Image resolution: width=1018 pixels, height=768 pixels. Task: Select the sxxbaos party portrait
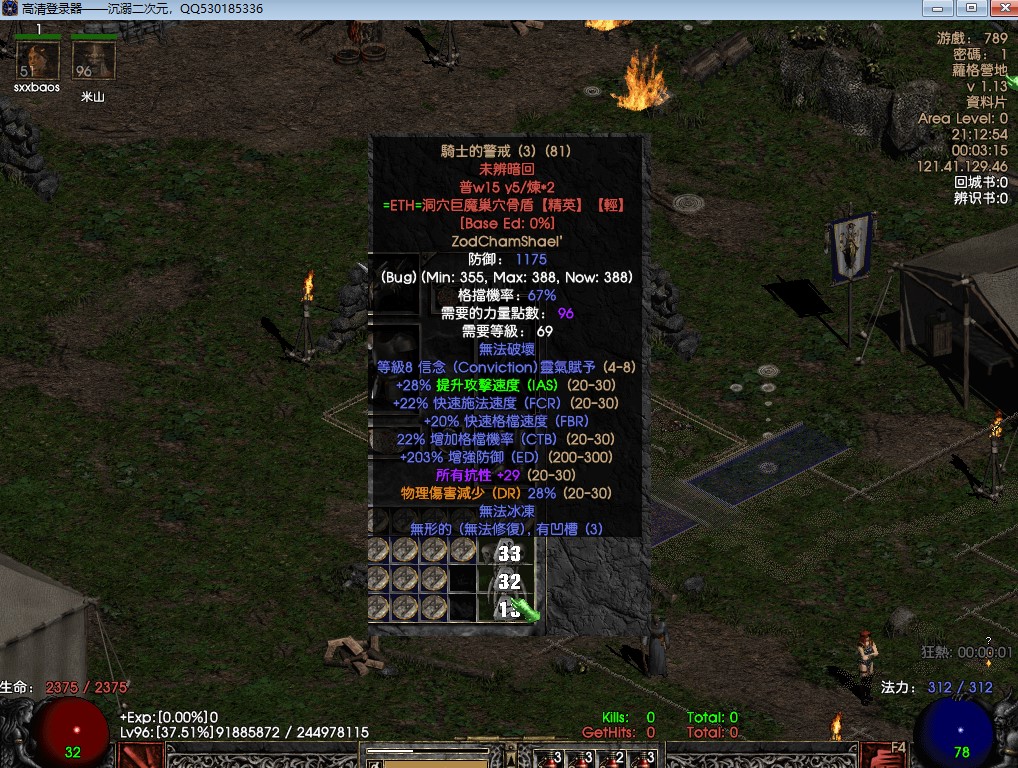(x=37, y=60)
